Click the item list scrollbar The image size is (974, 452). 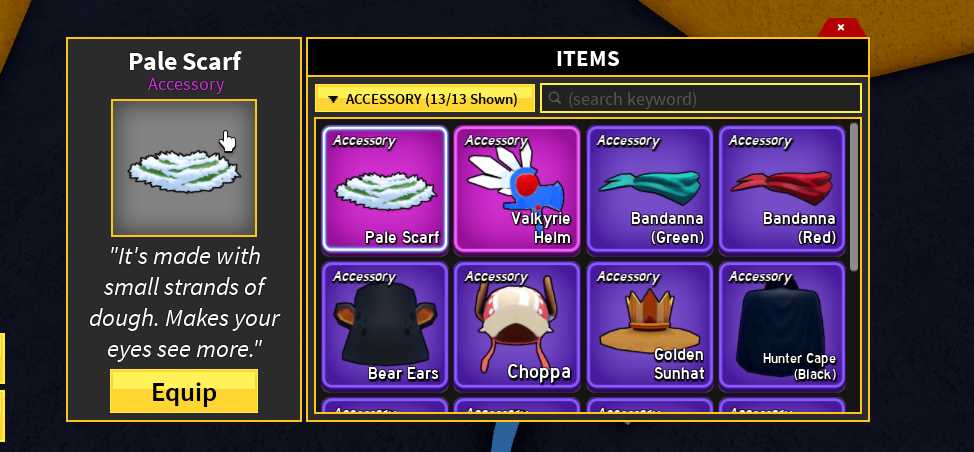[x=854, y=196]
